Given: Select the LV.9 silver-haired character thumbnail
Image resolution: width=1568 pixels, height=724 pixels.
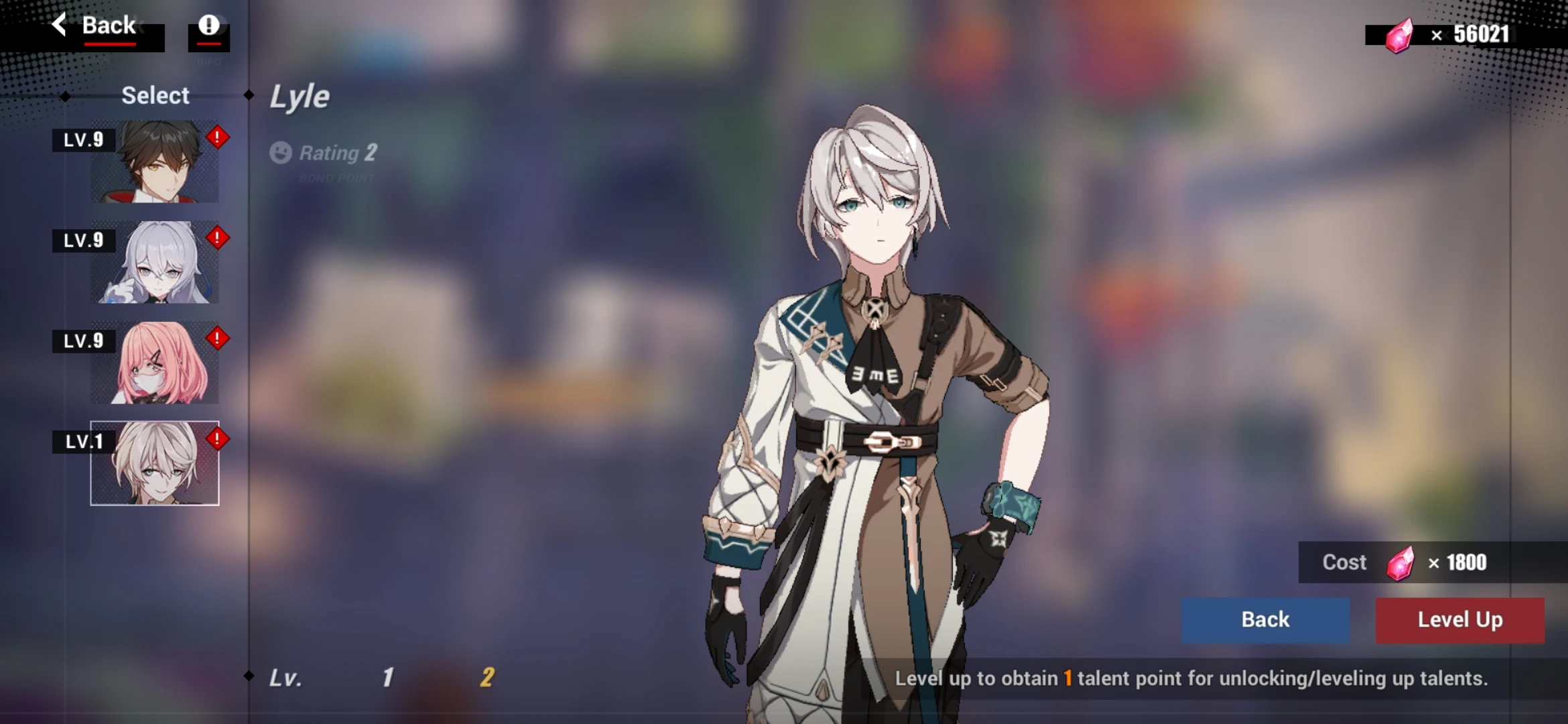Looking at the screenshot, I should pyautogui.click(x=155, y=261).
